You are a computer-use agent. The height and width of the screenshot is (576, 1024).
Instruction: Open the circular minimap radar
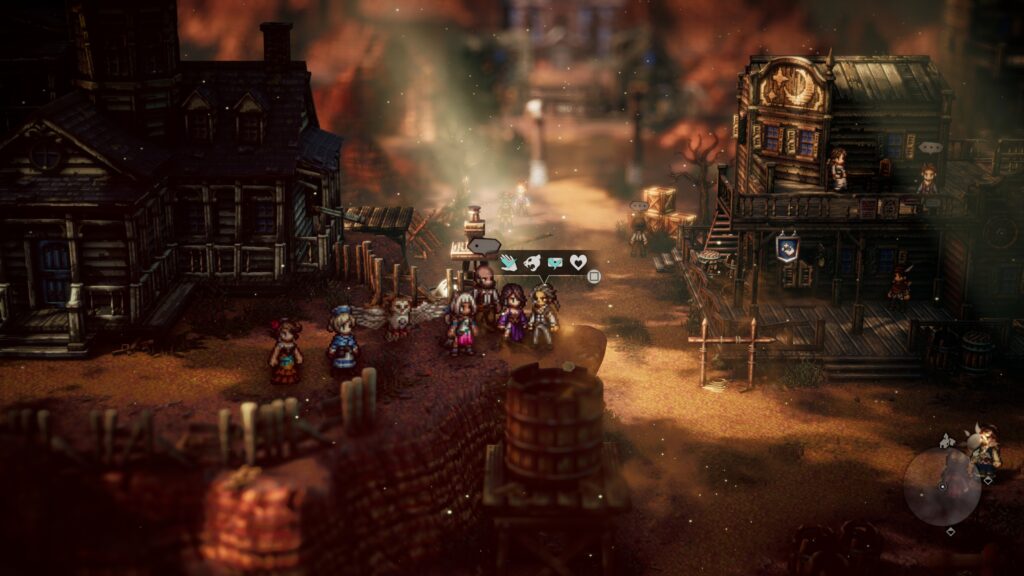point(941,487)
